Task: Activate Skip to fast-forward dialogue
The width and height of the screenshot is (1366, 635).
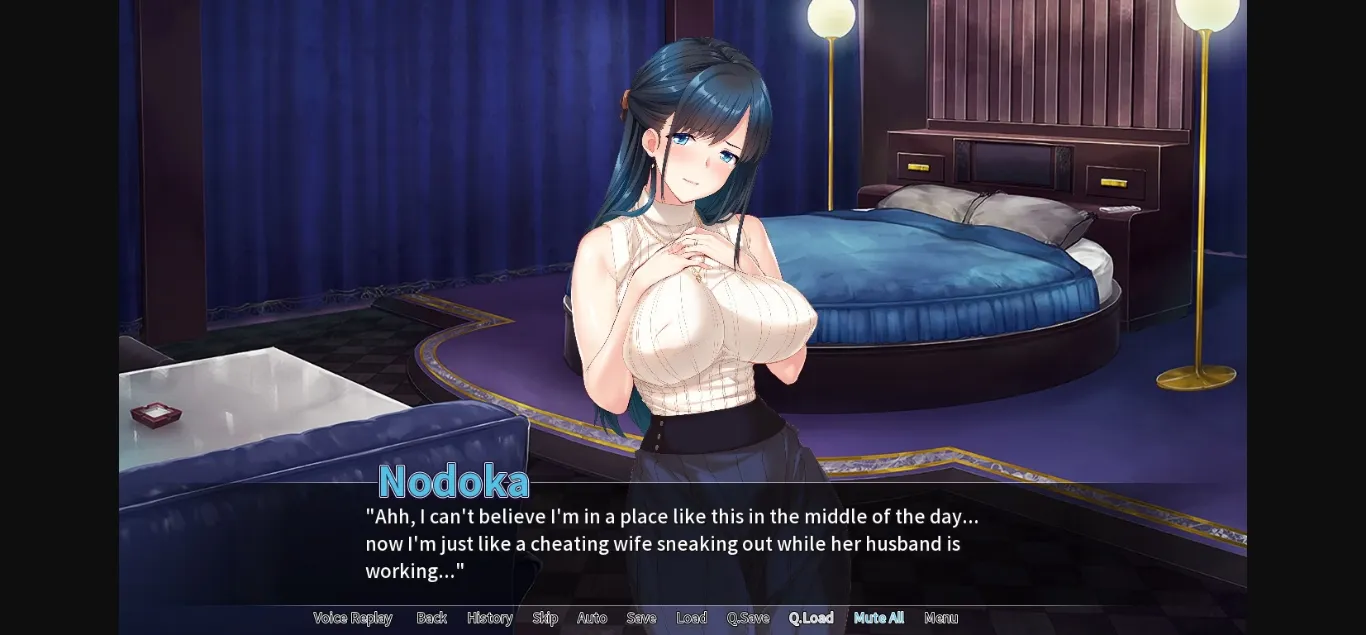Action: pyautogui.click(x=545, y=618)
